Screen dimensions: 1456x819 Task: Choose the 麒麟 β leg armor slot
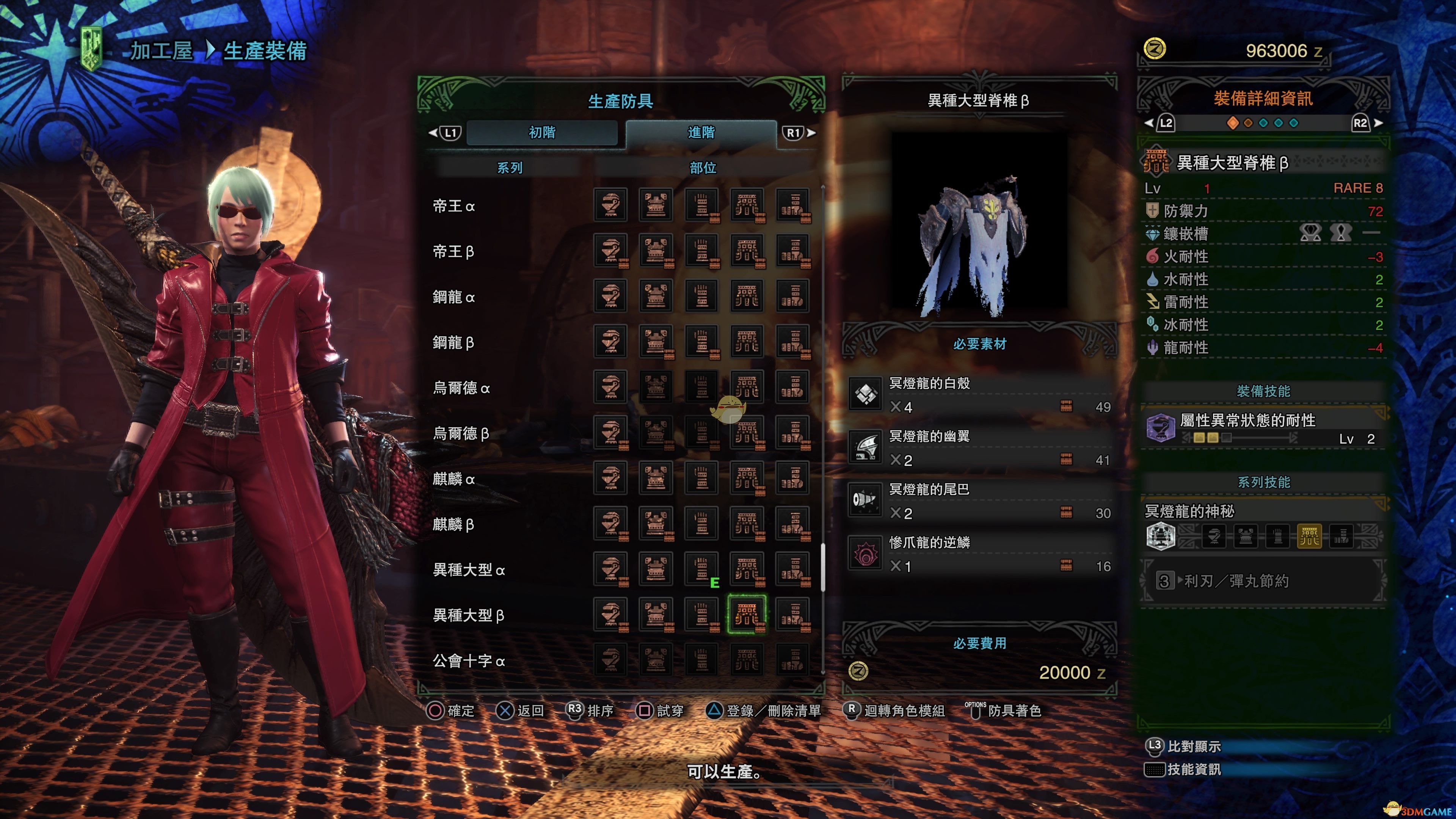point(792,523)
